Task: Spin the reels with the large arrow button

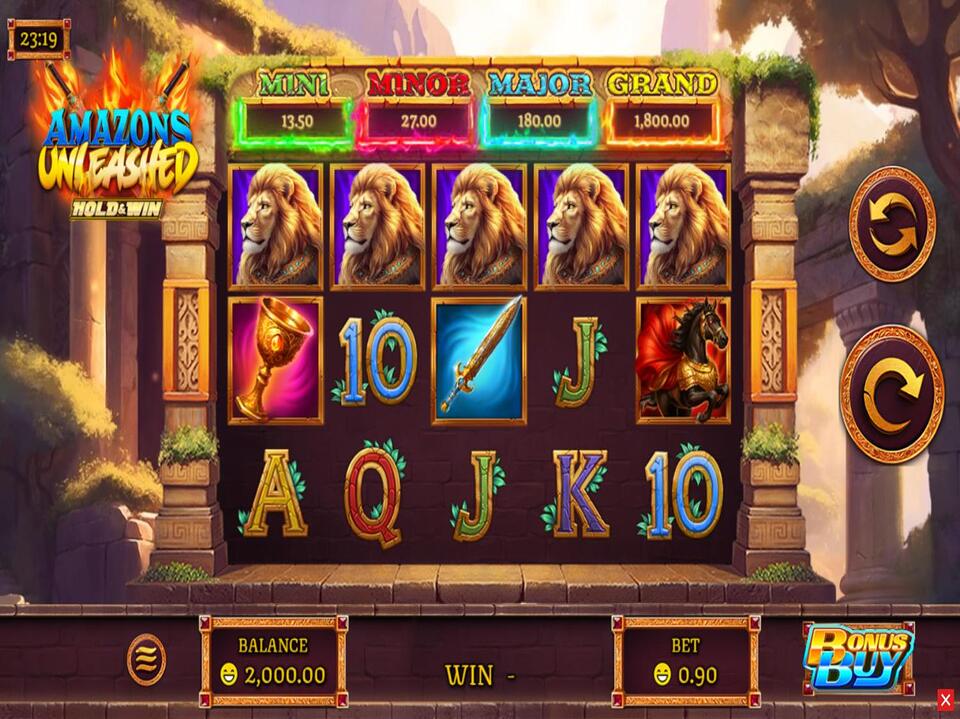Action: 892,393
